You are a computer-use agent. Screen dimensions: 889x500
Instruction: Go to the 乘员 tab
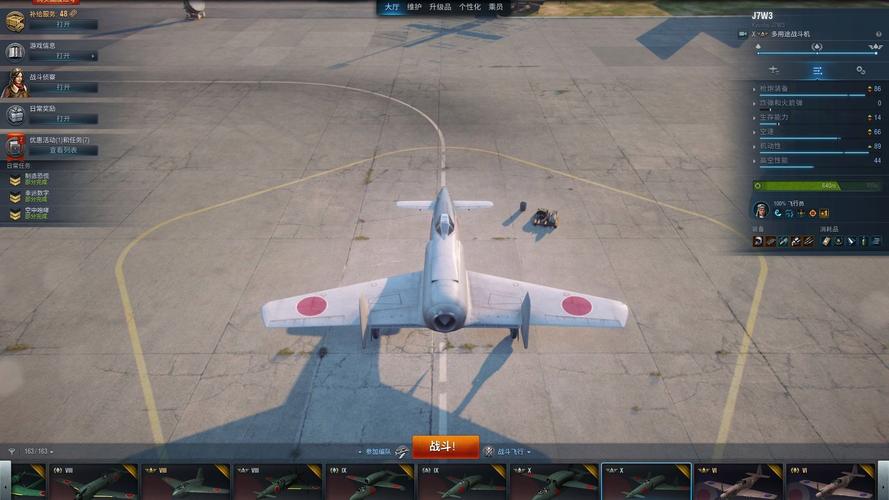click(x=496, y=7)
